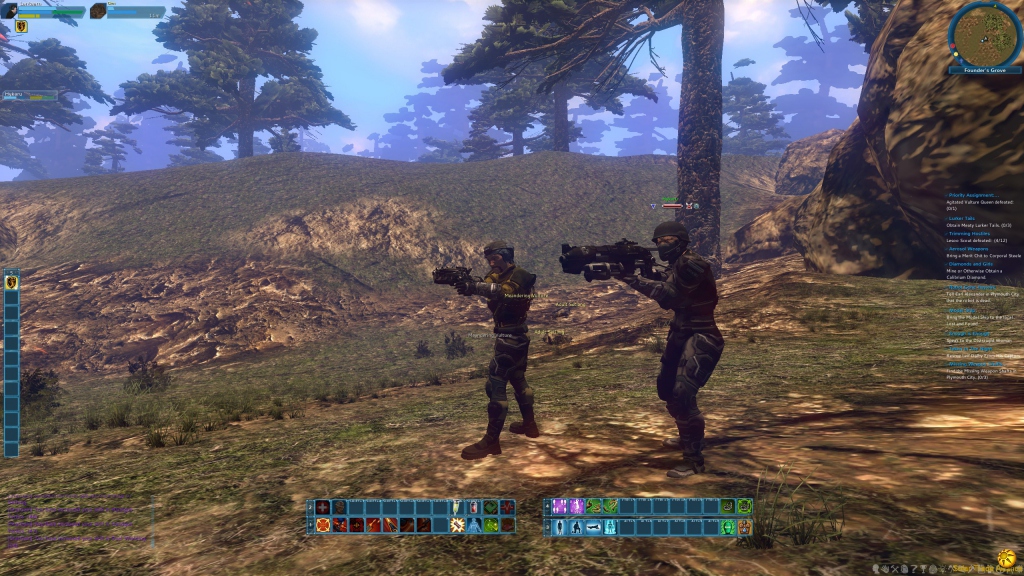Select the target's brown portrait icon
The height and width of the screenshot is (576, 1024).
click(x=98, y=11)
